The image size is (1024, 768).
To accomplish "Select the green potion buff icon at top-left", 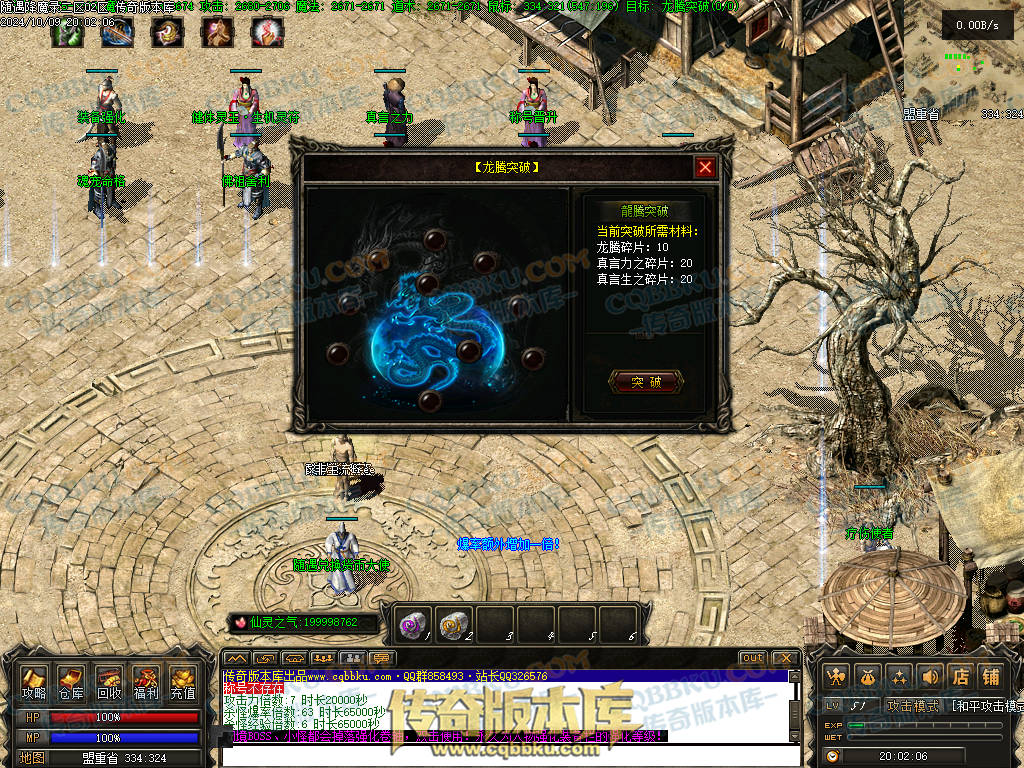I will coord(67,33).
